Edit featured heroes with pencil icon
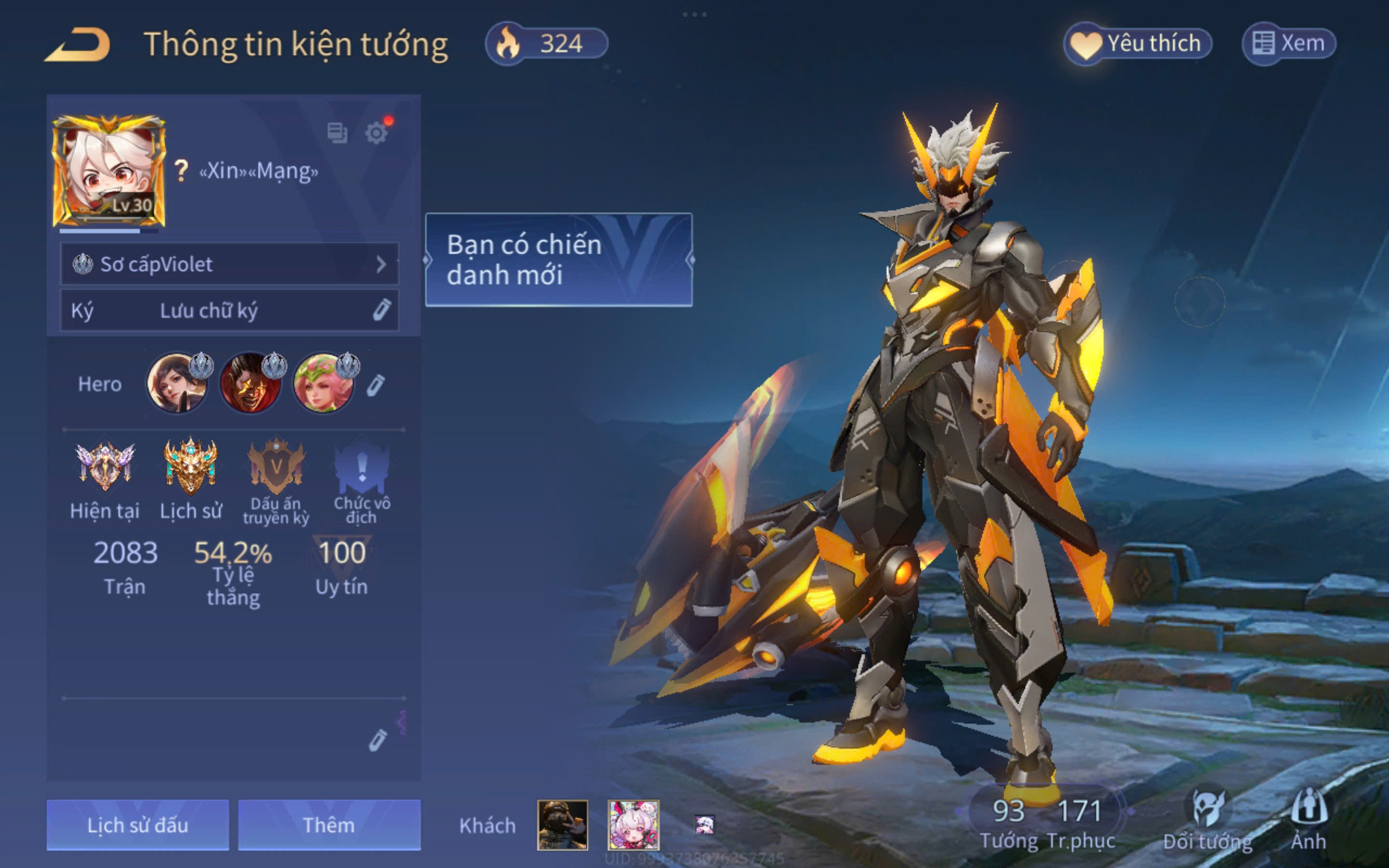The width and height of the screenshot is (1389, 868). (x=376, y=385)
